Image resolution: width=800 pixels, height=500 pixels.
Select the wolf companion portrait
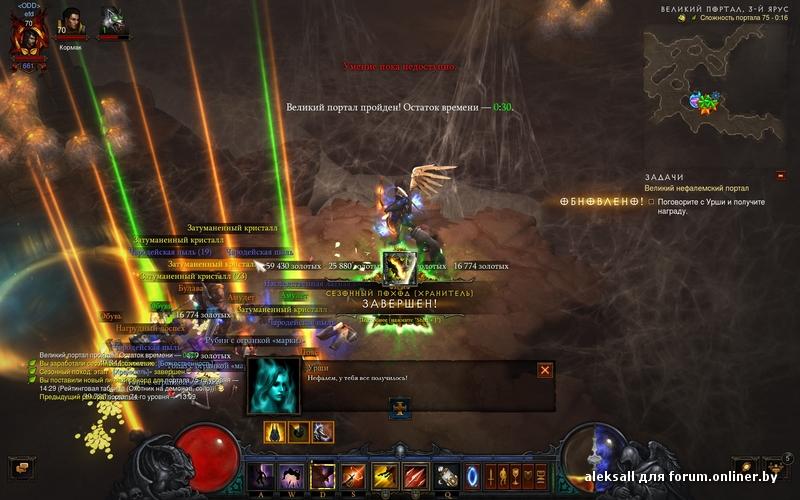click(112, 22)
